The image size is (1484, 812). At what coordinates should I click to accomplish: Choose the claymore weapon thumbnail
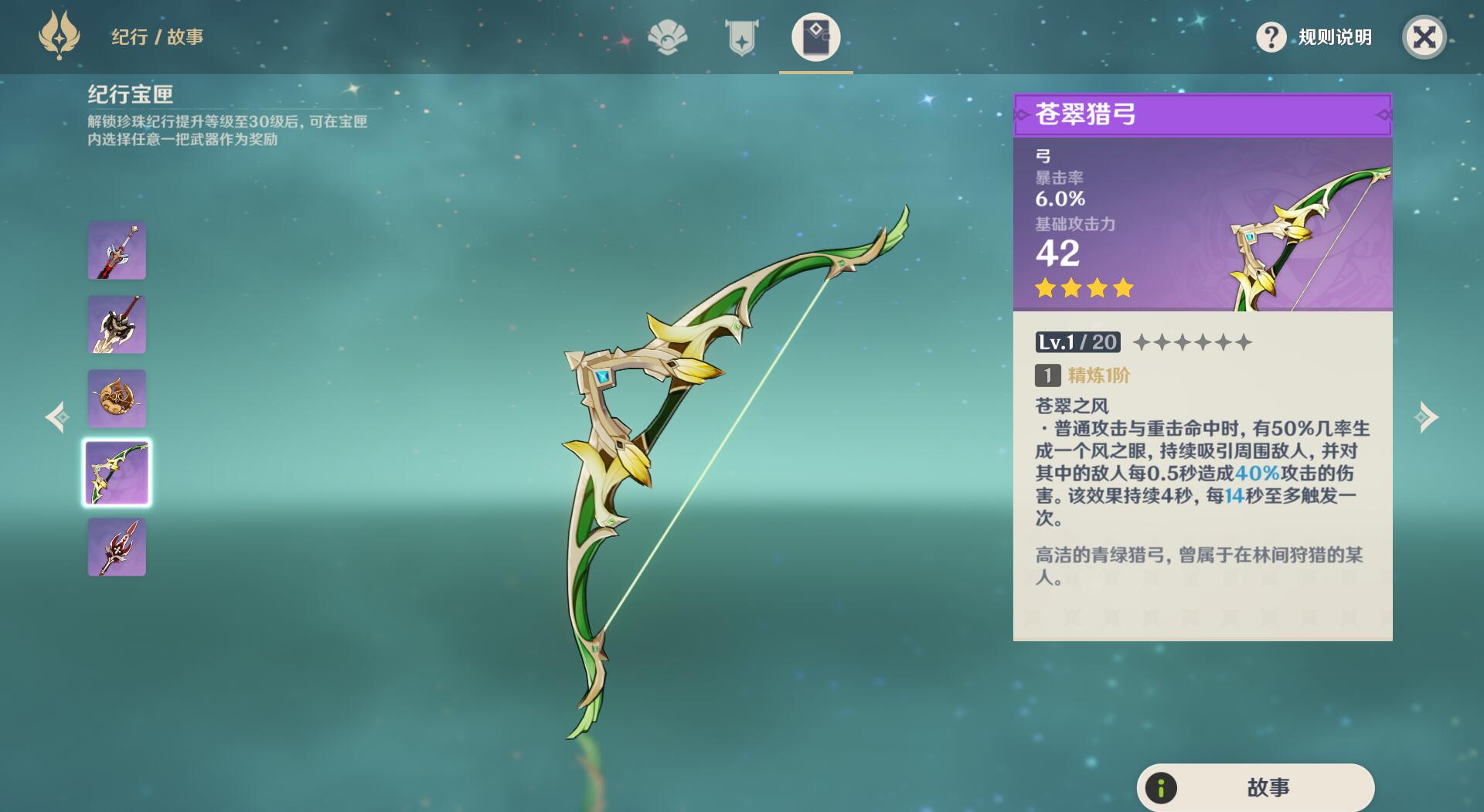(117, 324)
